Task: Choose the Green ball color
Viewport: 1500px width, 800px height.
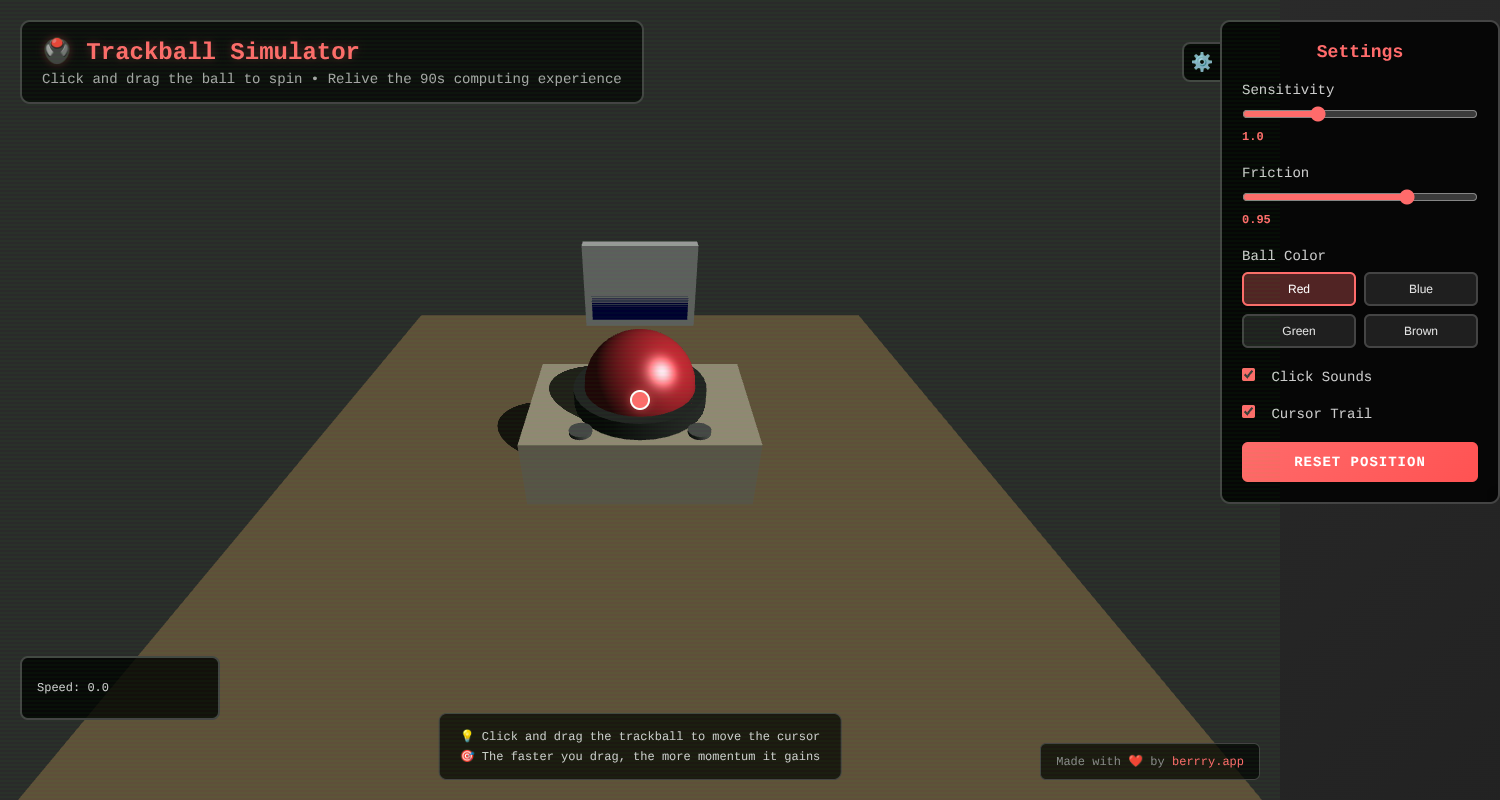Action: [1298, 330]
